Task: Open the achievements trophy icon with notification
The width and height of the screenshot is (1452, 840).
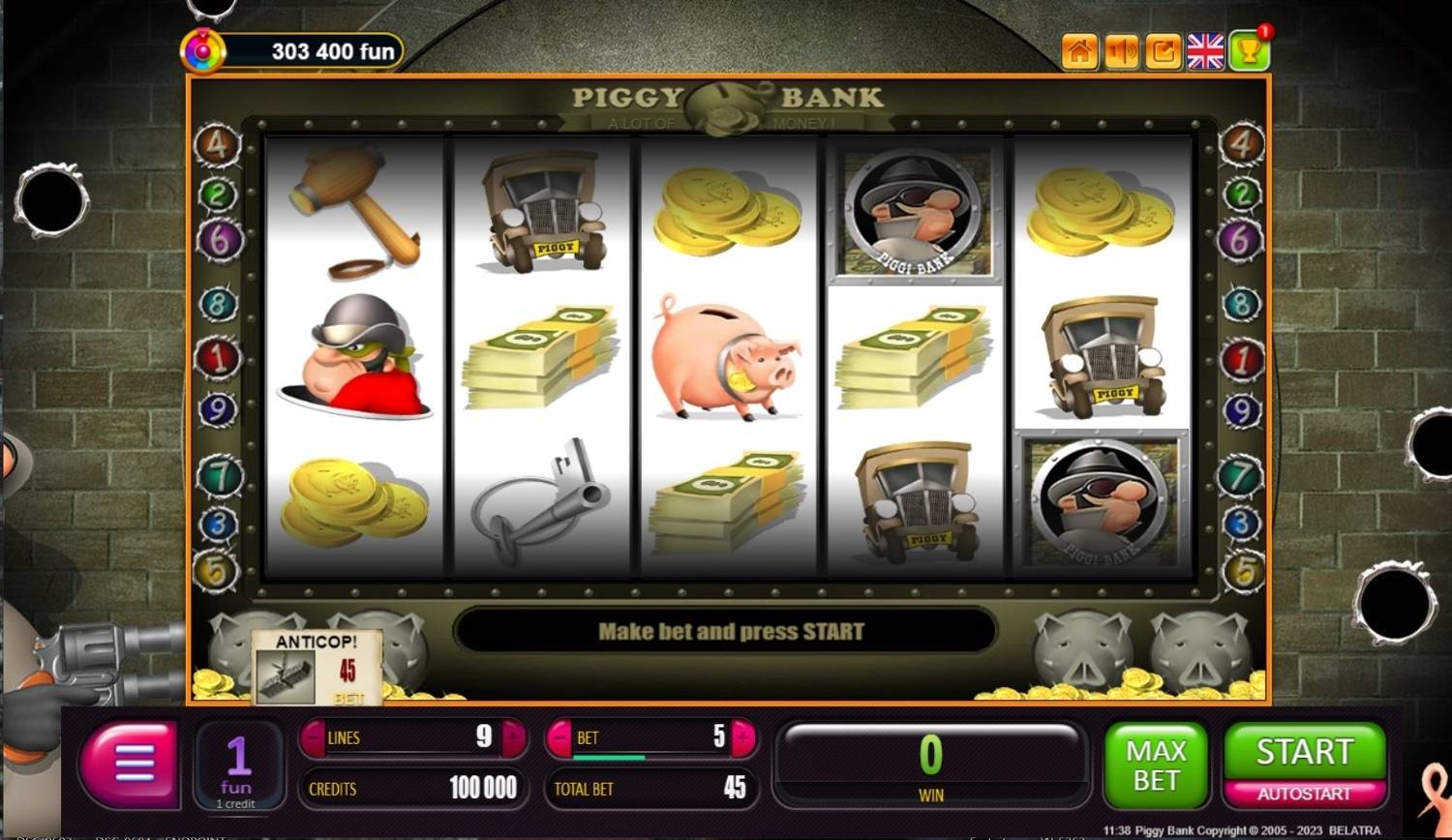Action: [1249, 51]
